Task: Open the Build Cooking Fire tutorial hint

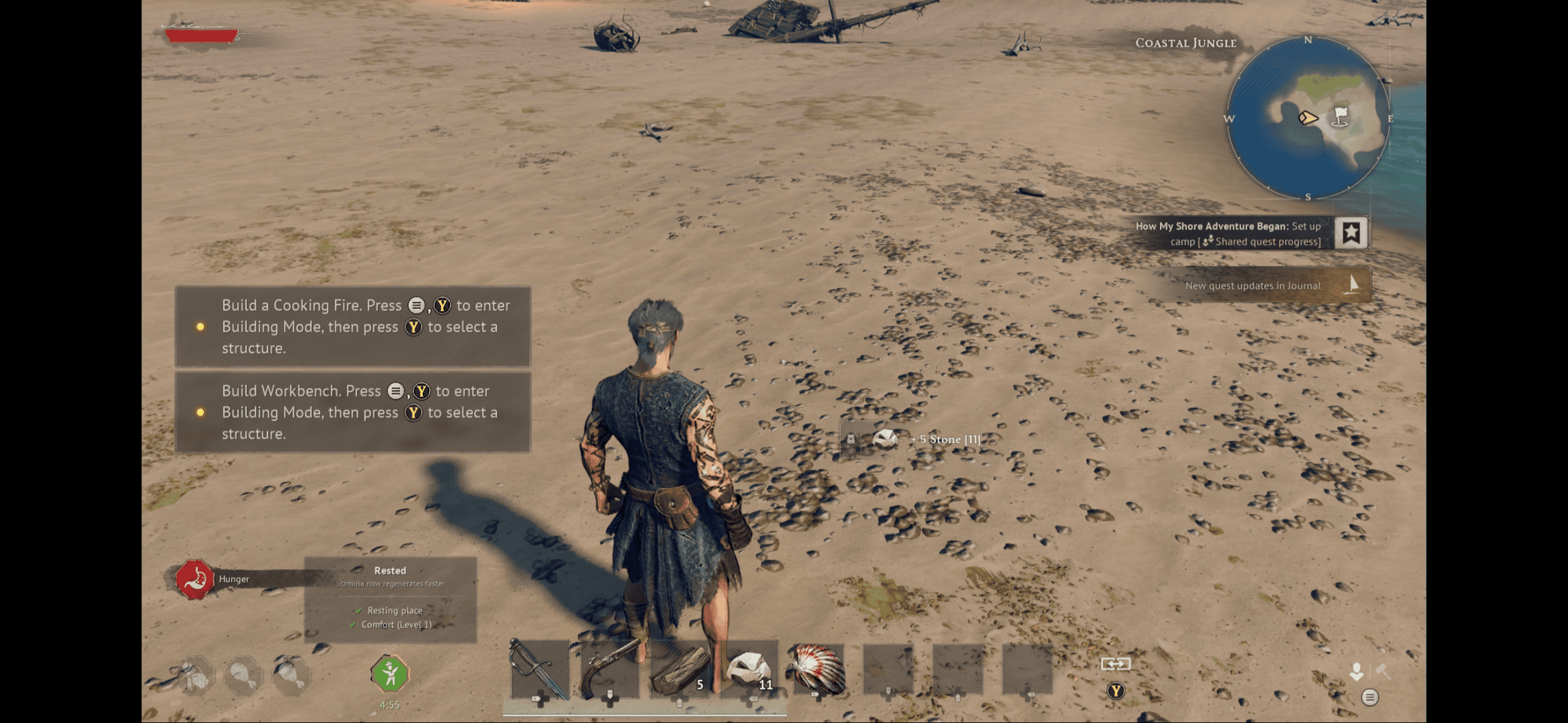Action: [353, 326]
